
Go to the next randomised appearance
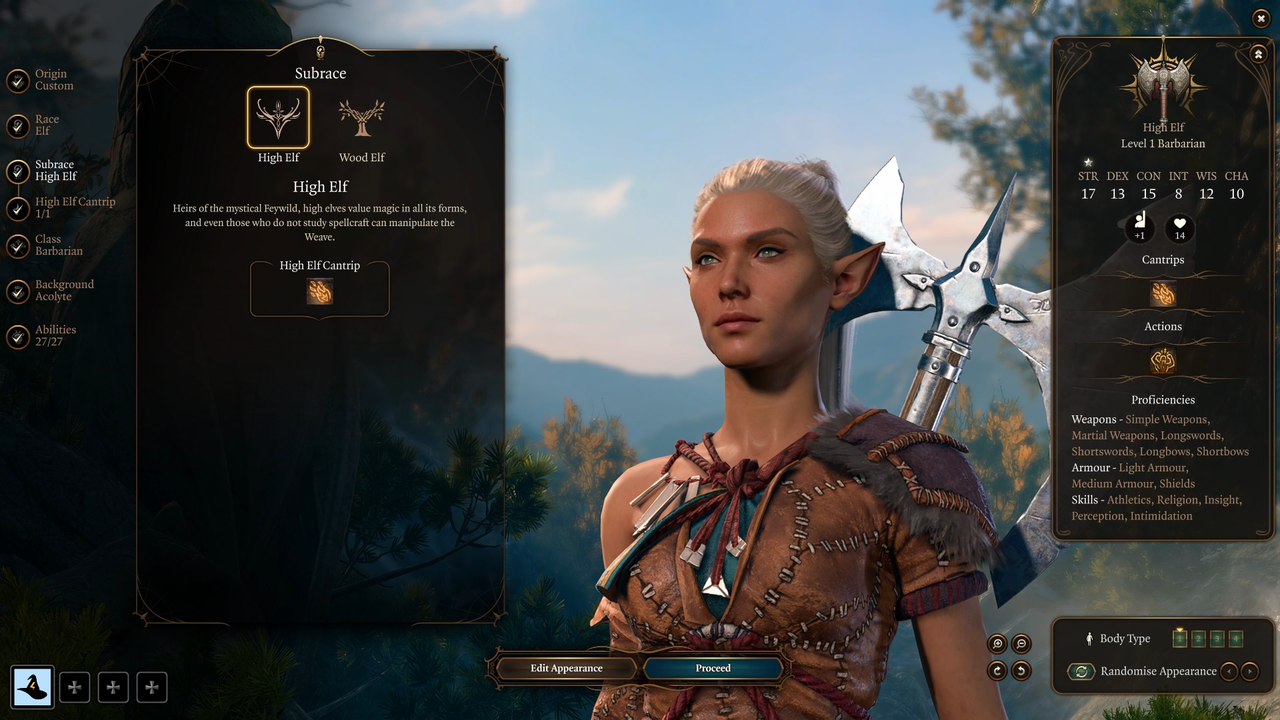(x=1250, y=671)
